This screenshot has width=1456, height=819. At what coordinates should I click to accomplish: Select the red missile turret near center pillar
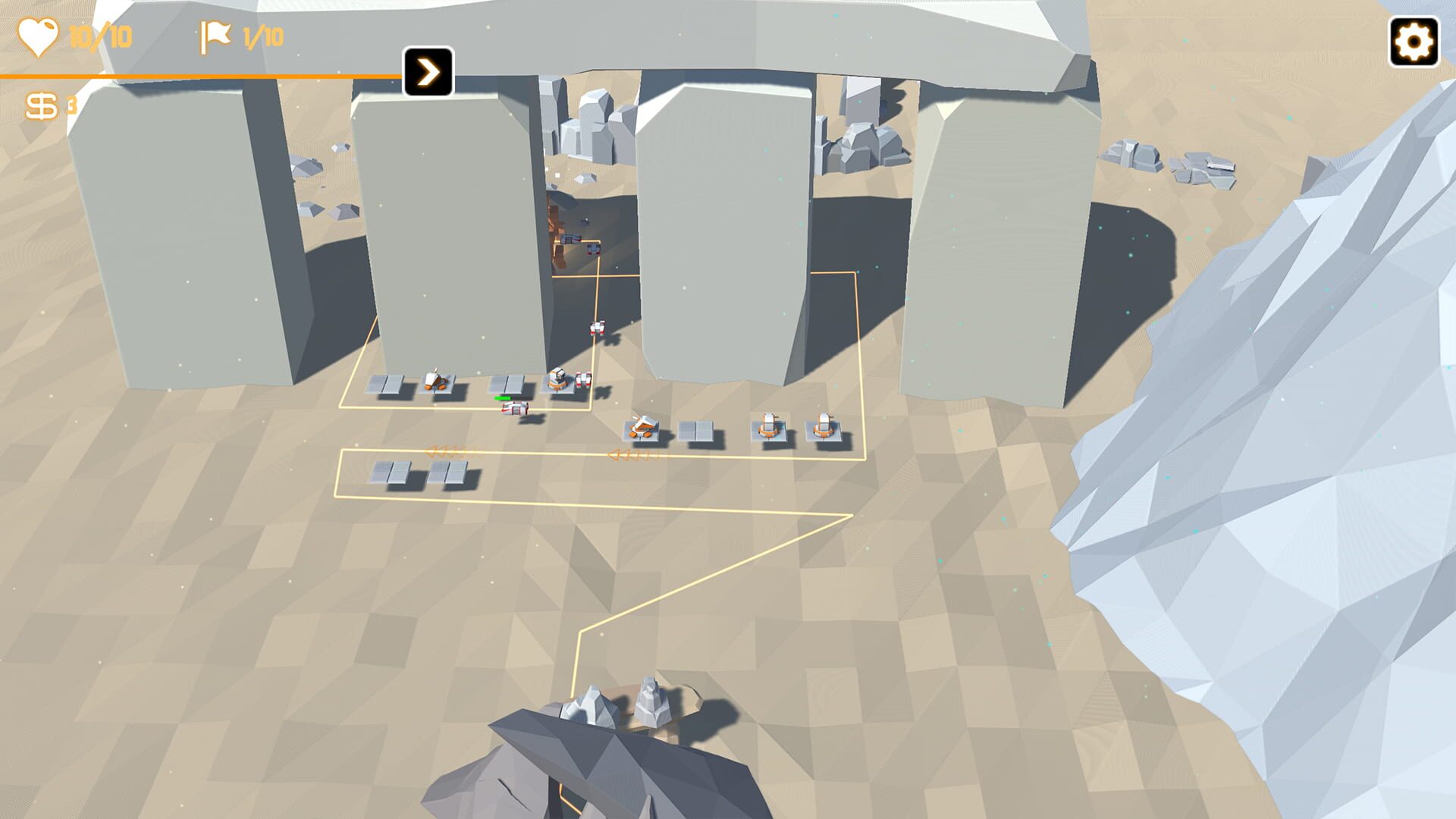(x=583, y=379)
